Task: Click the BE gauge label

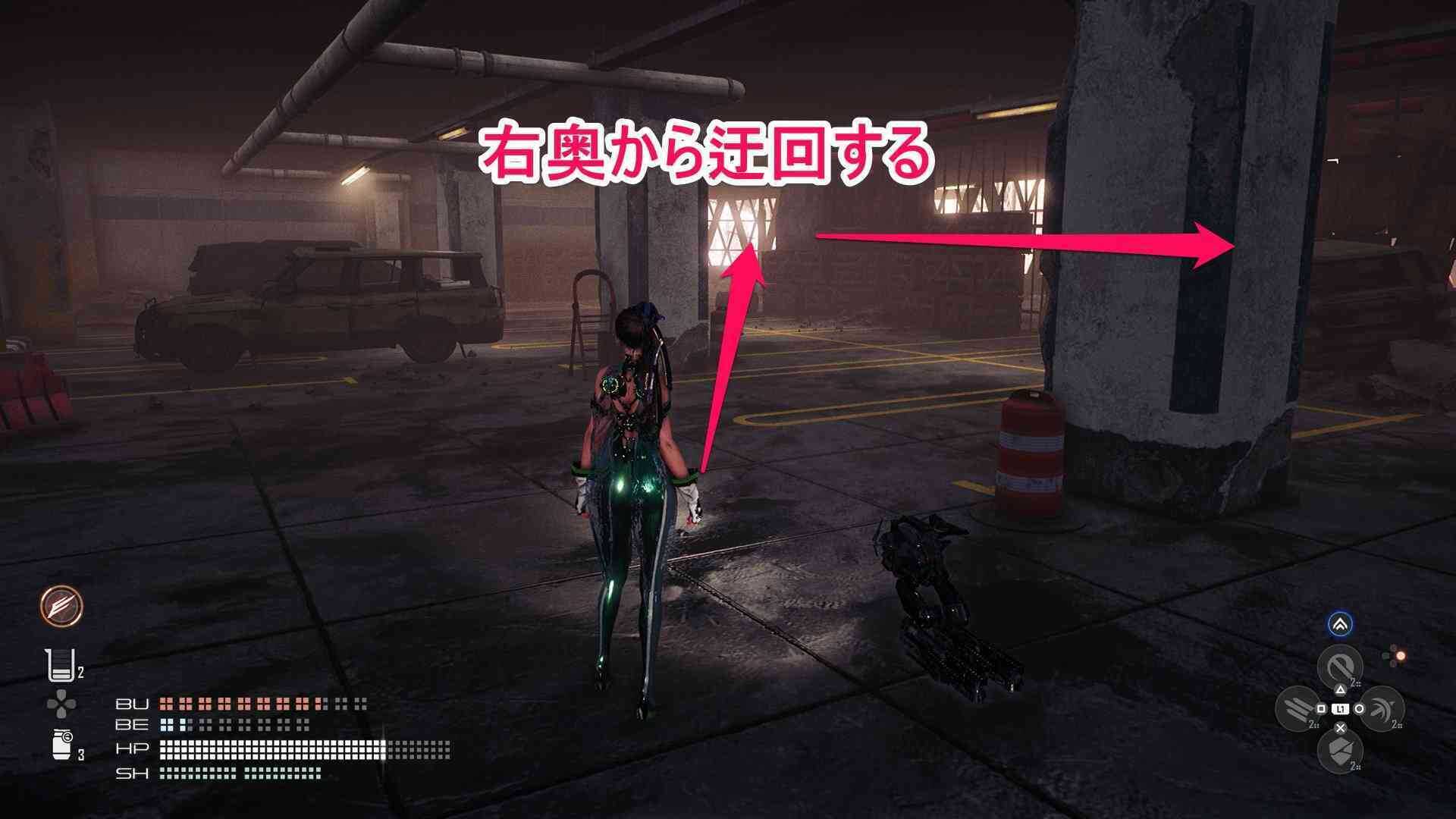Action: tap(133, 726)
